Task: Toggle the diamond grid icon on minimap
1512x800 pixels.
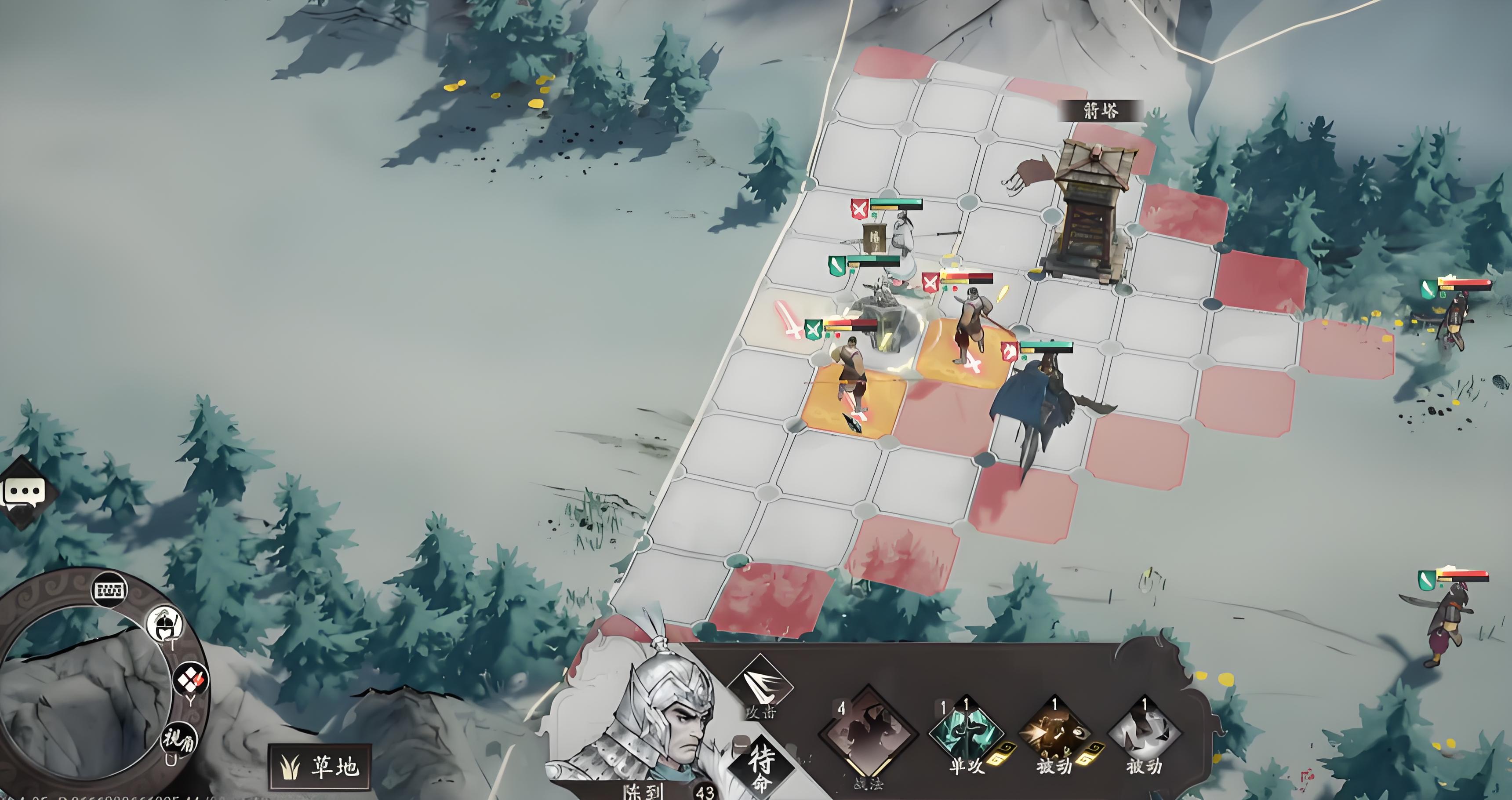Action: [x=191, y=680]
